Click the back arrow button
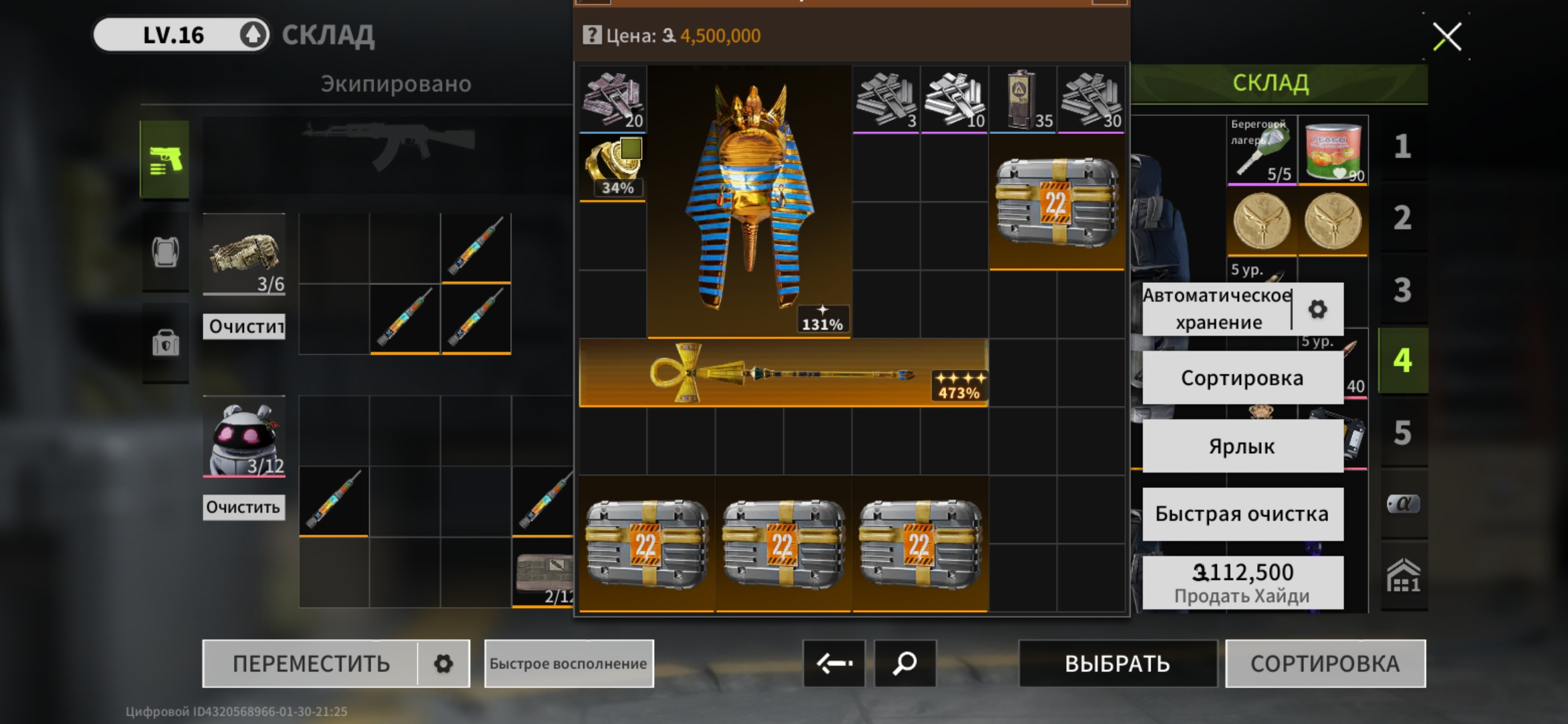This screenshot has width=1568, height=724. [834, 664]
